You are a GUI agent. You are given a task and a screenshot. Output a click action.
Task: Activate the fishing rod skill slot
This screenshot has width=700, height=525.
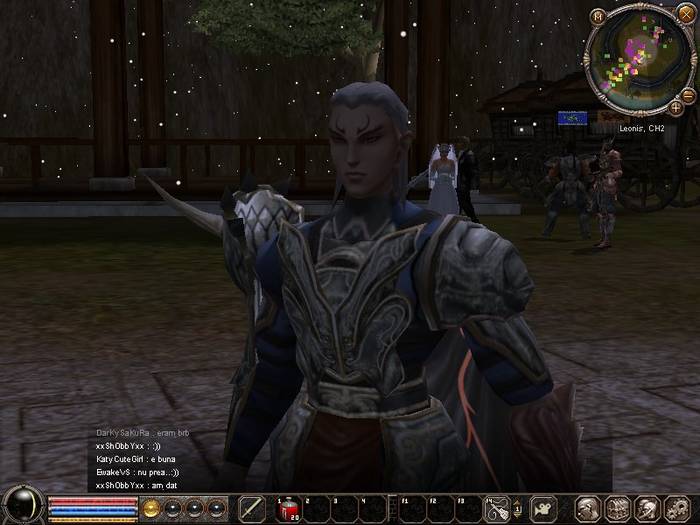pyautogui.click(x=497, y=508)
